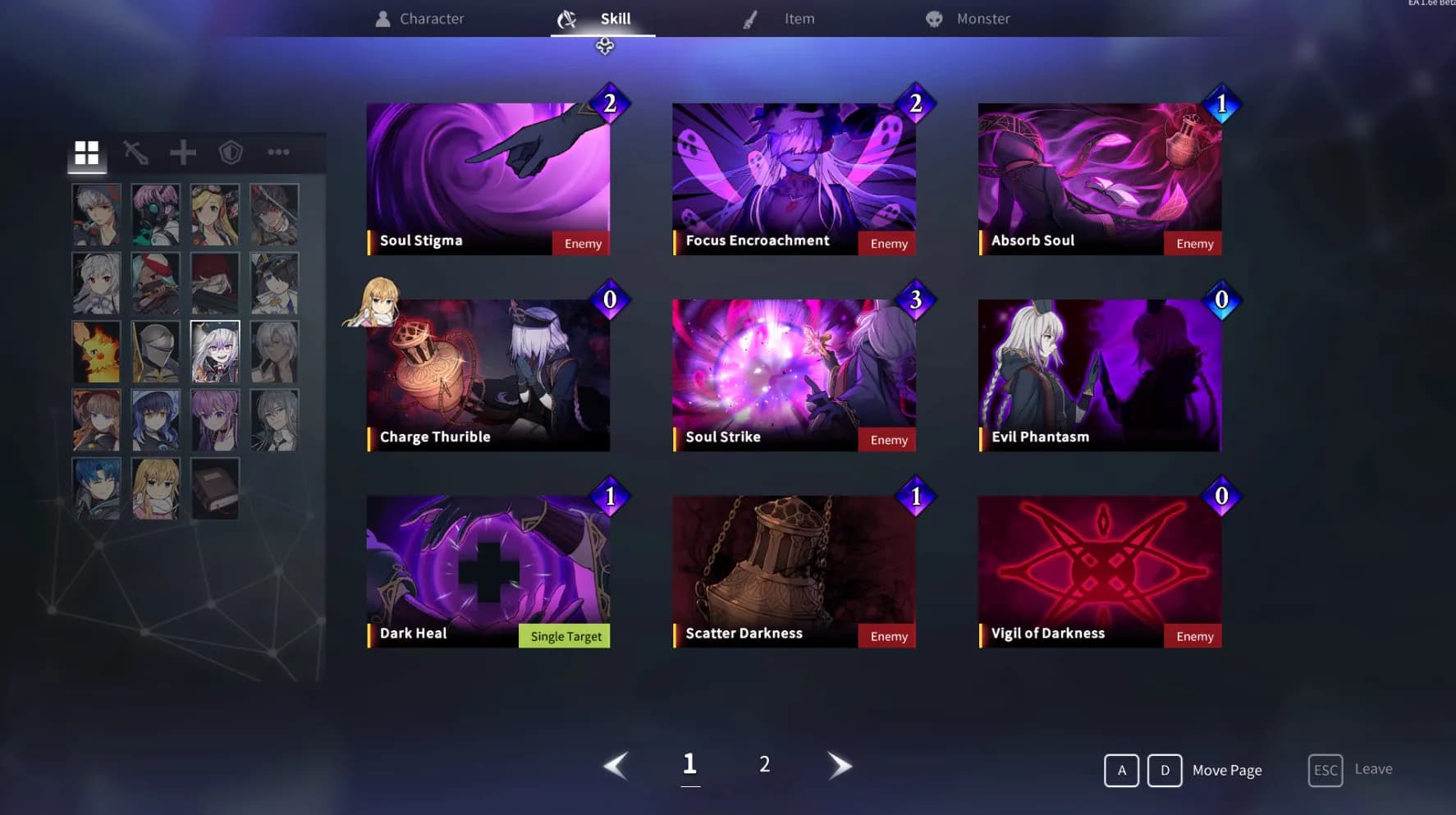
Task: Filter characters by the crossed swords icon
Action: pyautogui.click(x=135, y=153)
